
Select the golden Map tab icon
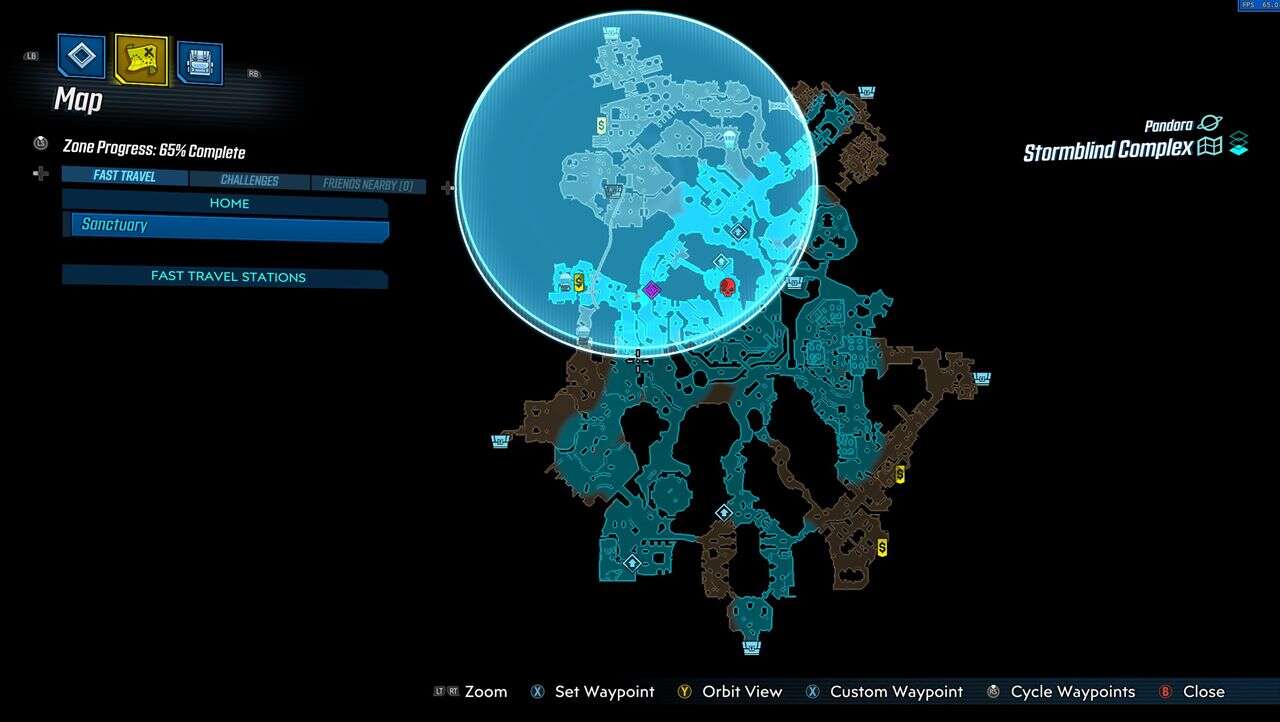[140, 57]
